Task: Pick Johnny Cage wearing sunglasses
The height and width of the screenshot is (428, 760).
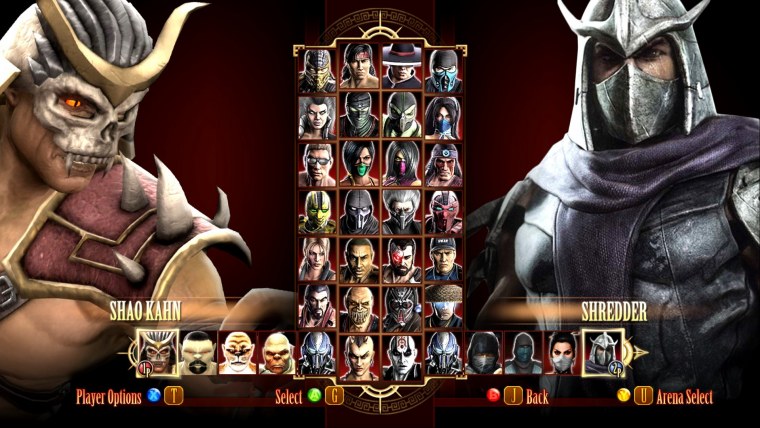Action: pos(317,165)
